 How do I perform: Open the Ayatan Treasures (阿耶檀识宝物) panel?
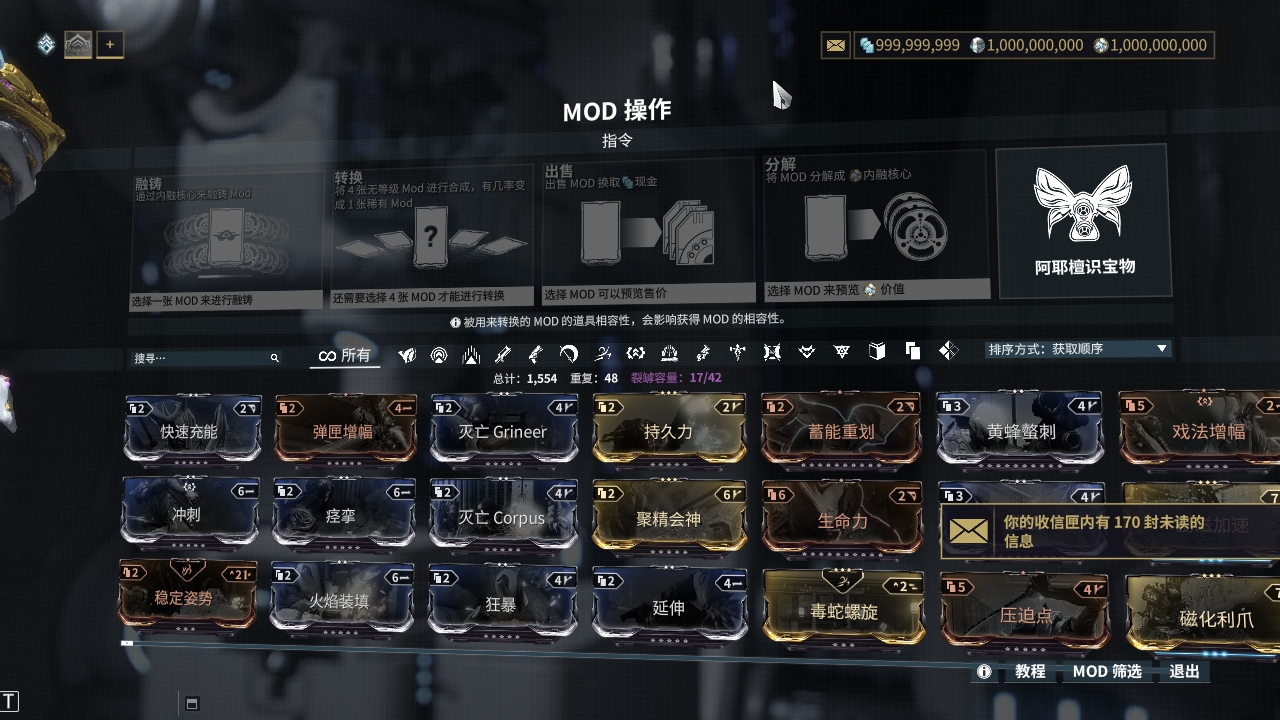tap(1084, 221)
